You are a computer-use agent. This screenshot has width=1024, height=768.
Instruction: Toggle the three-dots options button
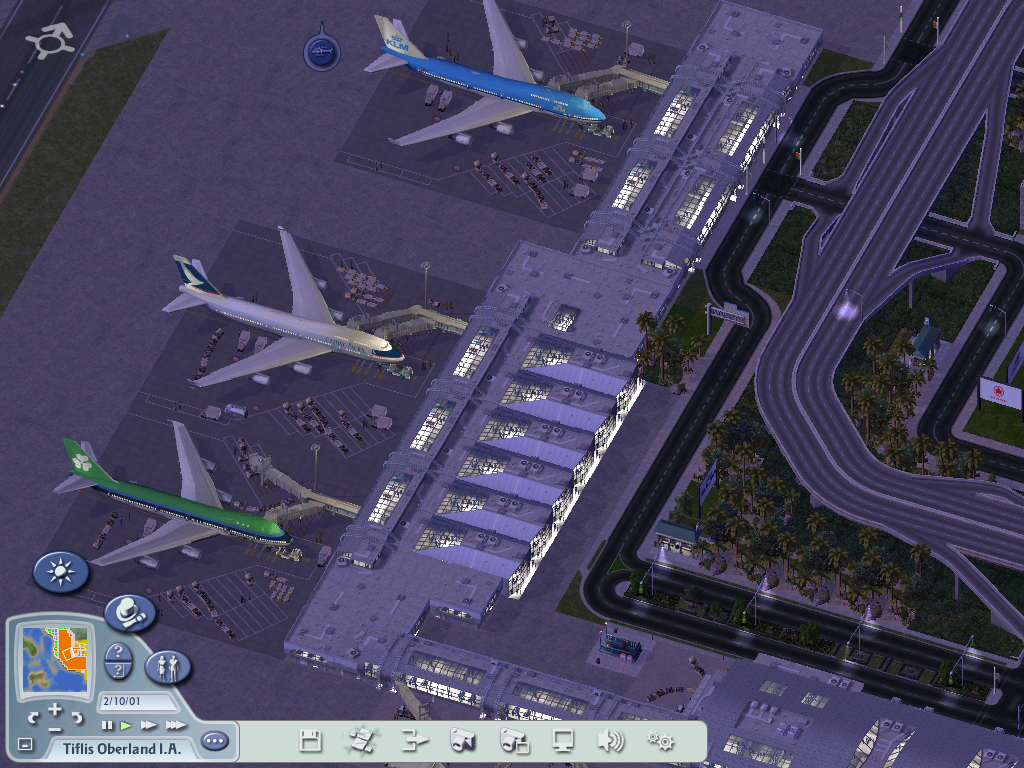pyautogui.click(x=215, y=742)
